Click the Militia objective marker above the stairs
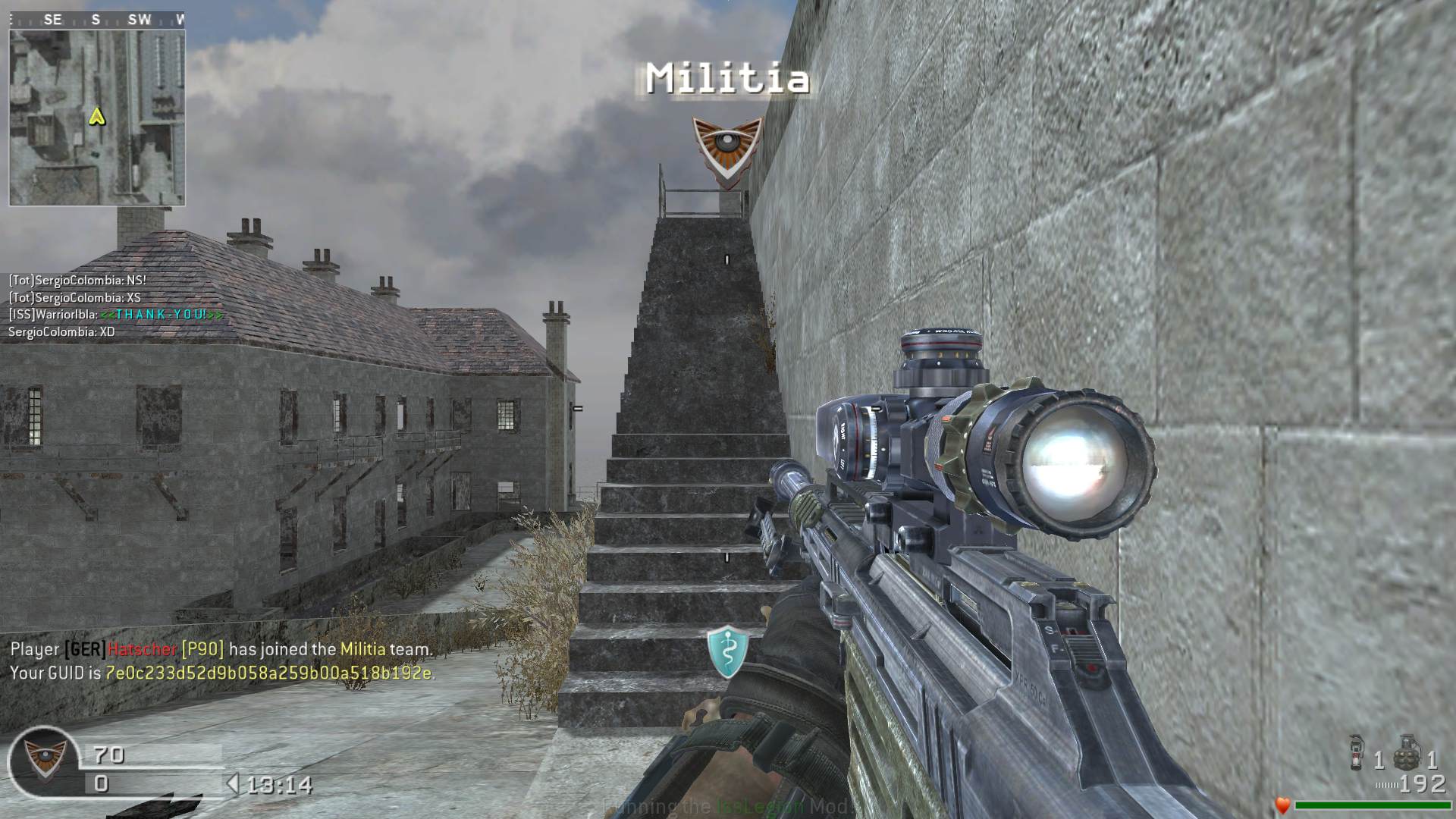 point(726,147)
